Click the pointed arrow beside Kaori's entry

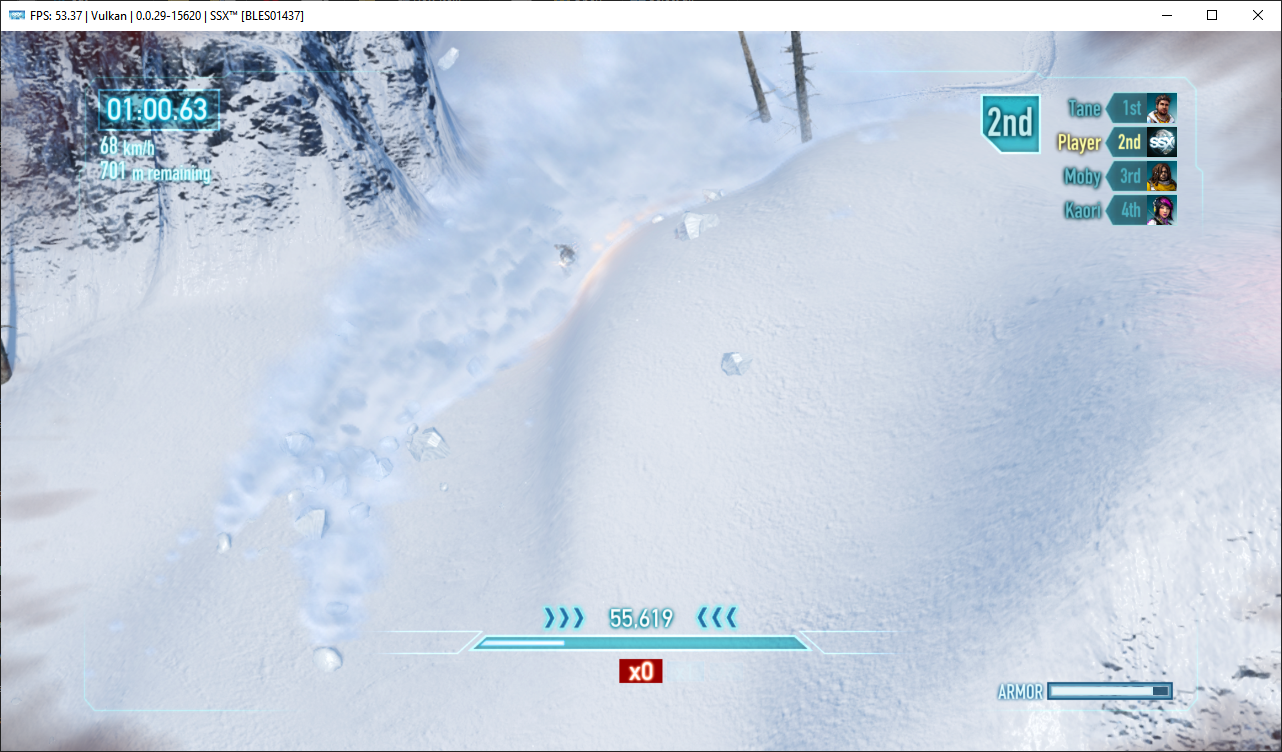[x=1110, y=210]
